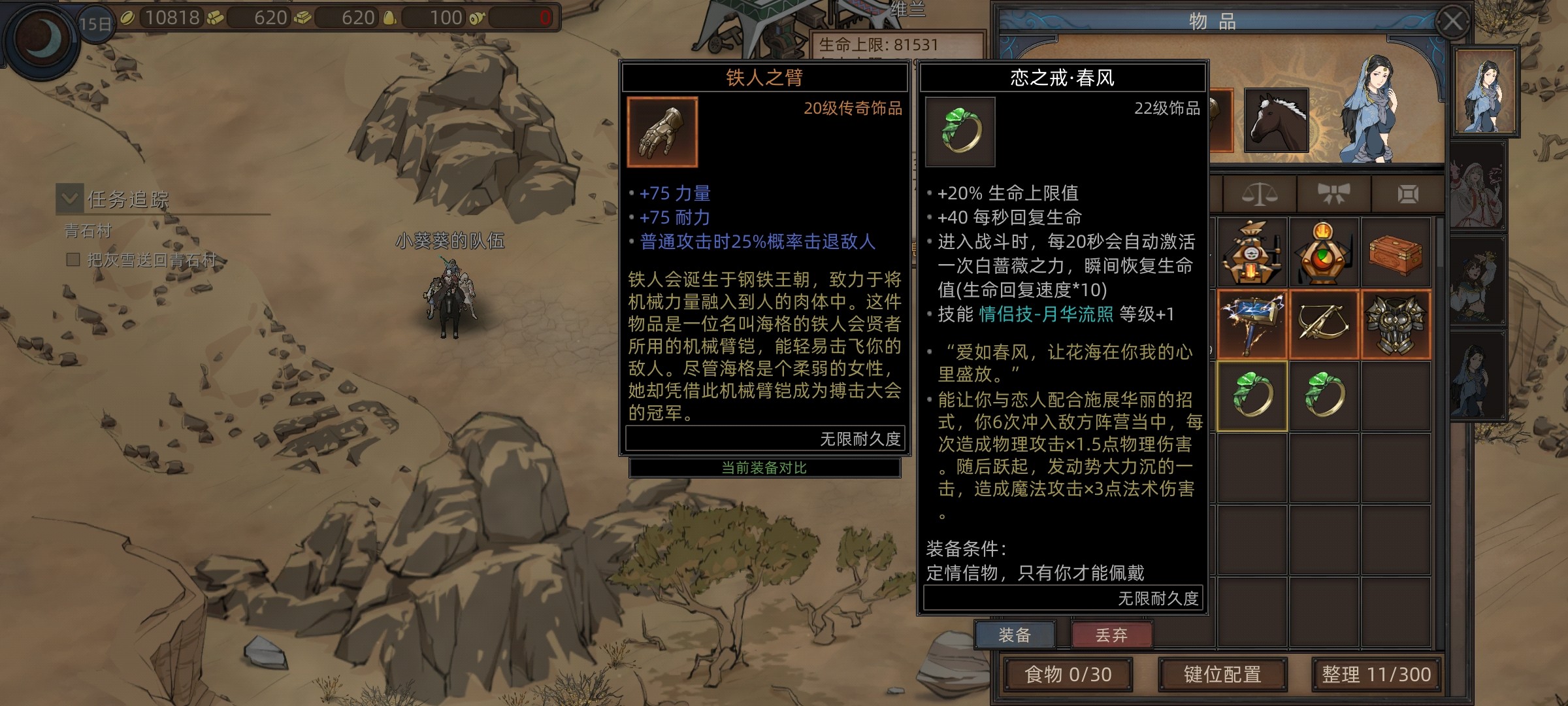Select the gold-highlighted green ring slot
Viewport: 1568px width, 706px height.
pyautogui.click(x=1252, y=396)
